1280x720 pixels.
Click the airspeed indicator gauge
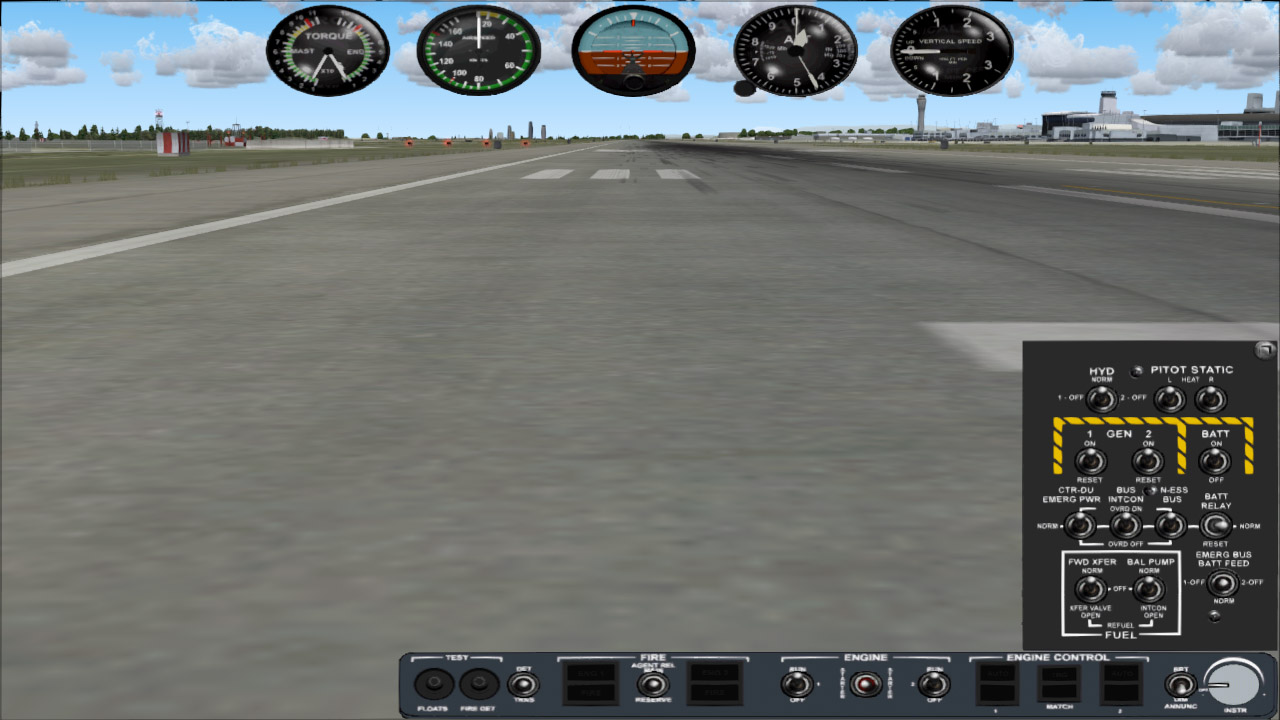tap(478, 50)
